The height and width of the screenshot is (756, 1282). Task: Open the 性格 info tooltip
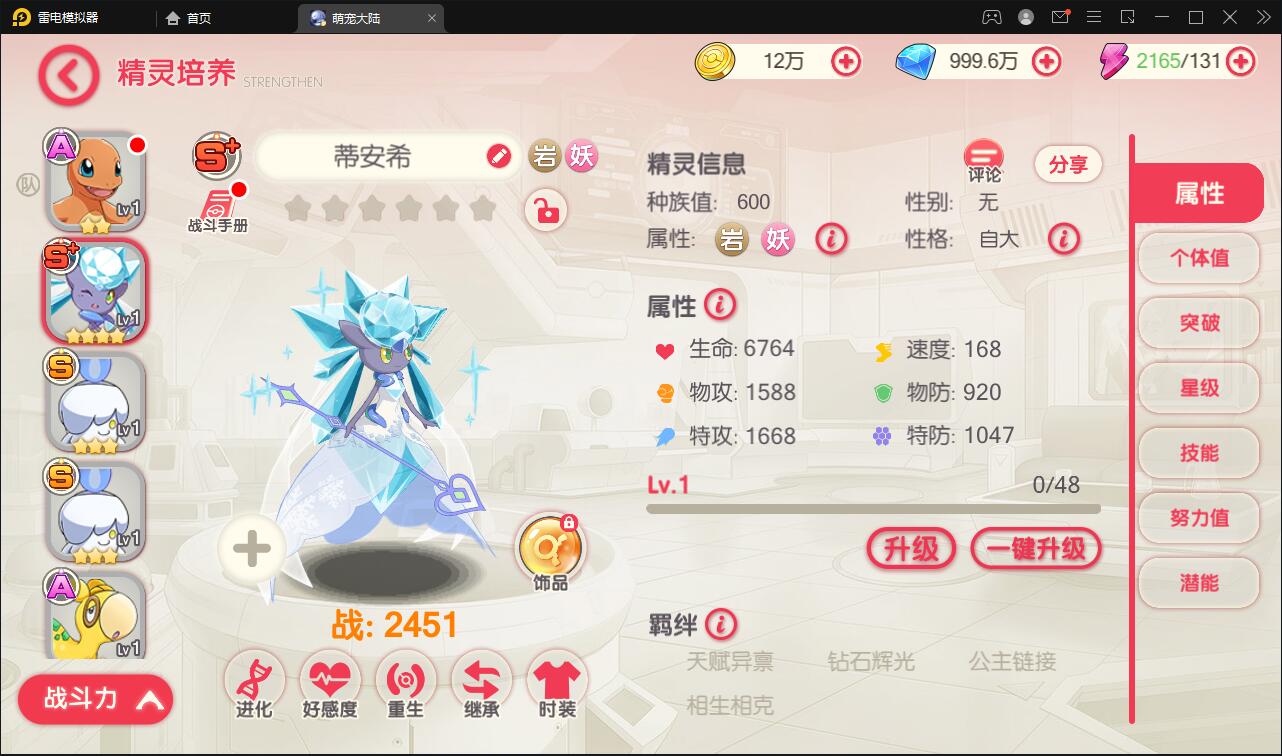tap(1063, 240)
